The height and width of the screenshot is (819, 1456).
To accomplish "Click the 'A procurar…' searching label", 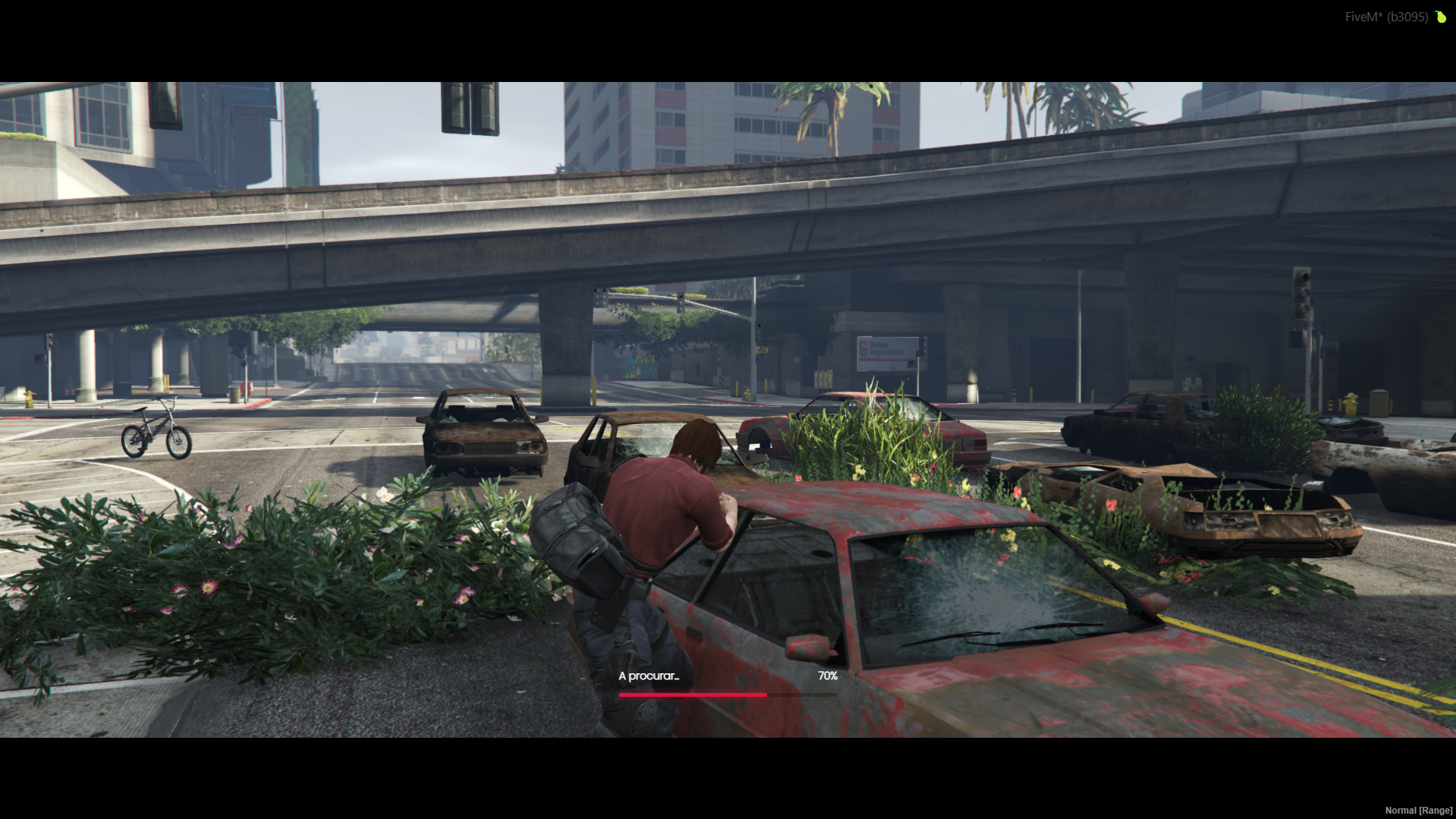I will tap(649, 675).
